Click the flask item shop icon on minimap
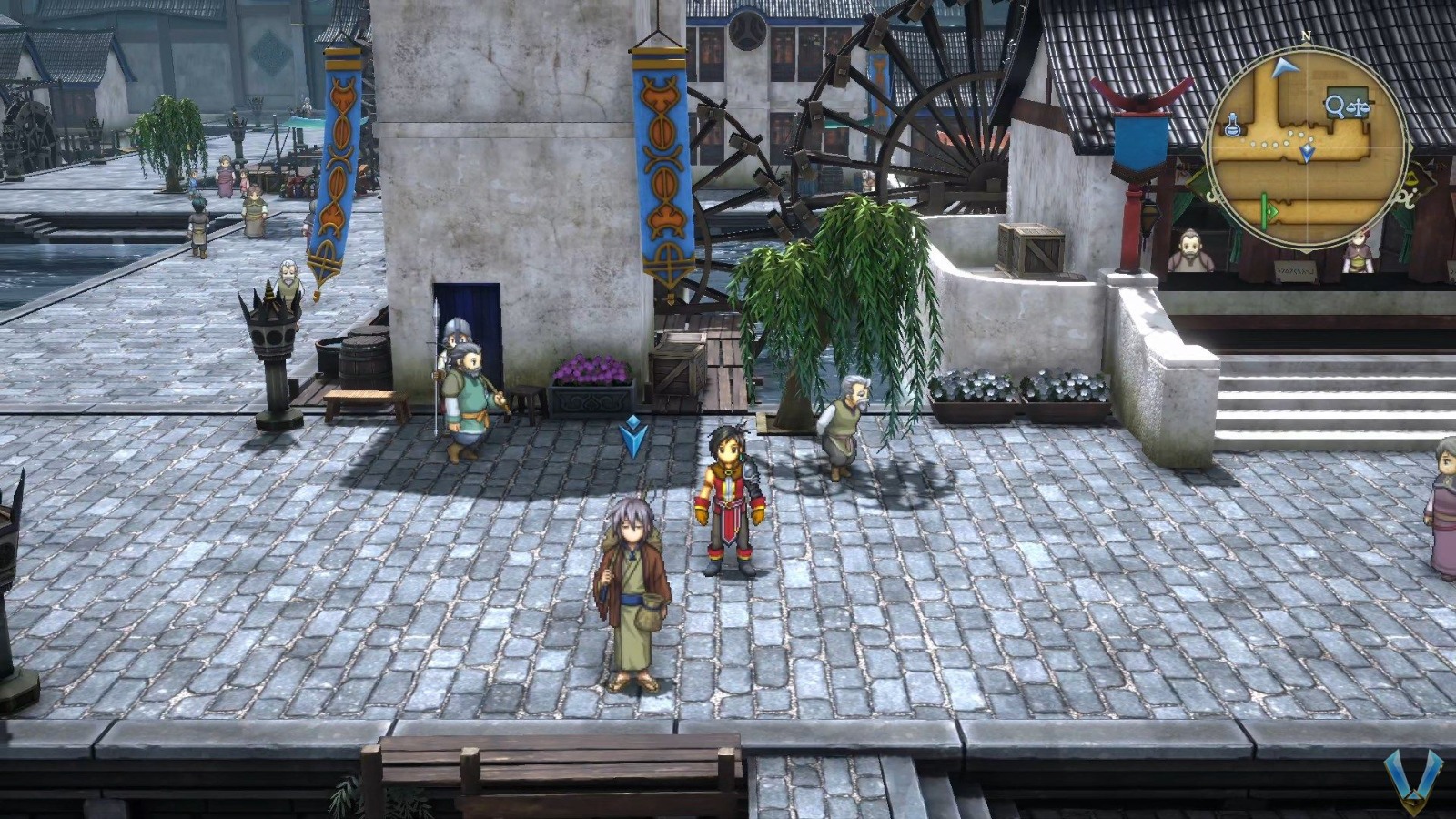 (1232, 126)
